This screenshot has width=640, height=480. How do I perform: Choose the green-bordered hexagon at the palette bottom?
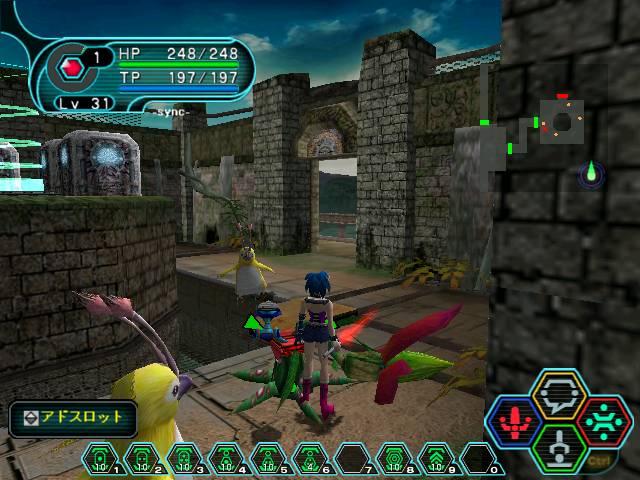pyautogui.click(x=560, y=446)
